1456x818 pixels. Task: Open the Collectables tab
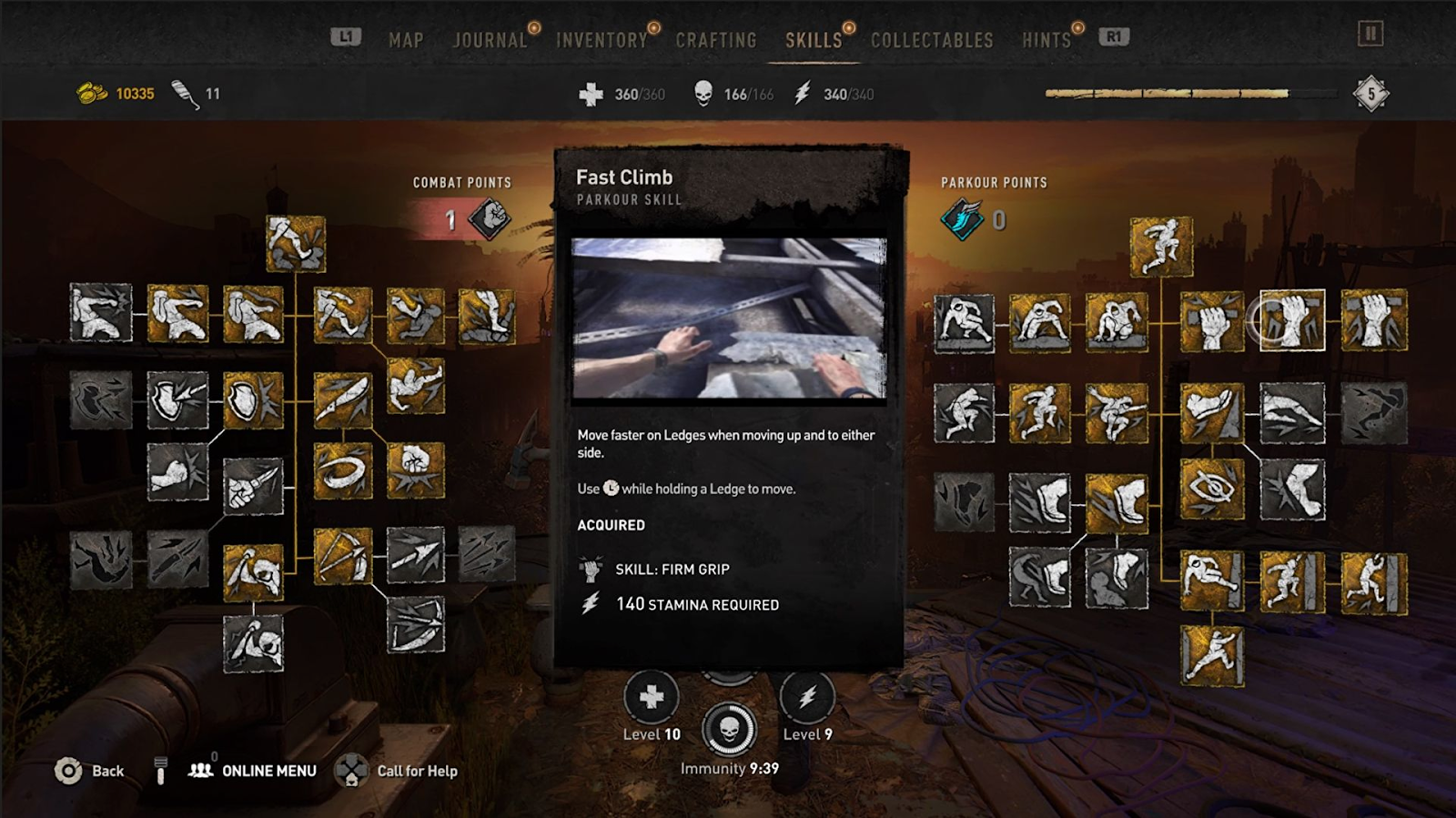tap(932, 40)
